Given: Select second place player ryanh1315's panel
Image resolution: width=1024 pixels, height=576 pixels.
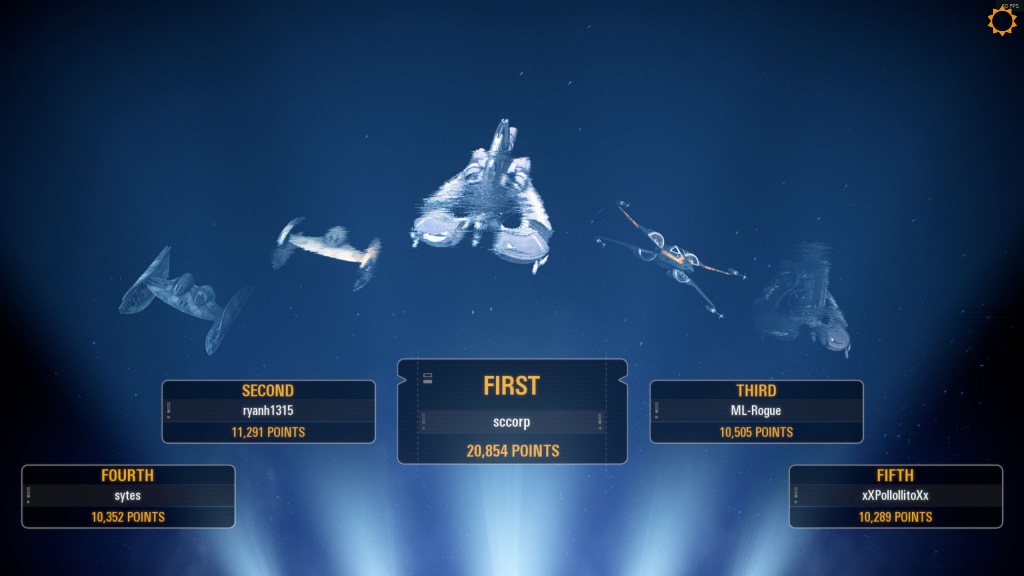Looking at the screenshot, I should 268,411.
